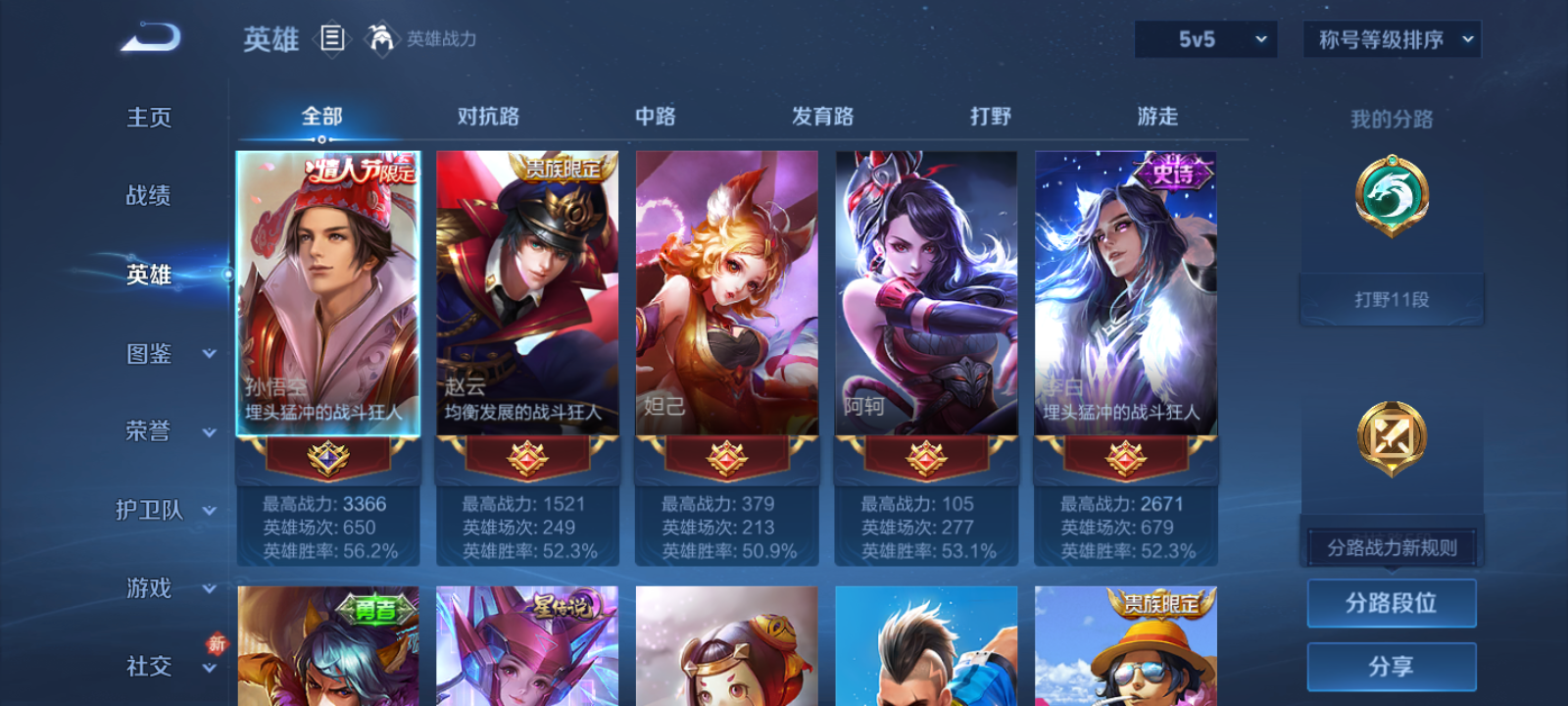
Task: Open the 5v5 mode dropdown
Action: click(1204, 40)
